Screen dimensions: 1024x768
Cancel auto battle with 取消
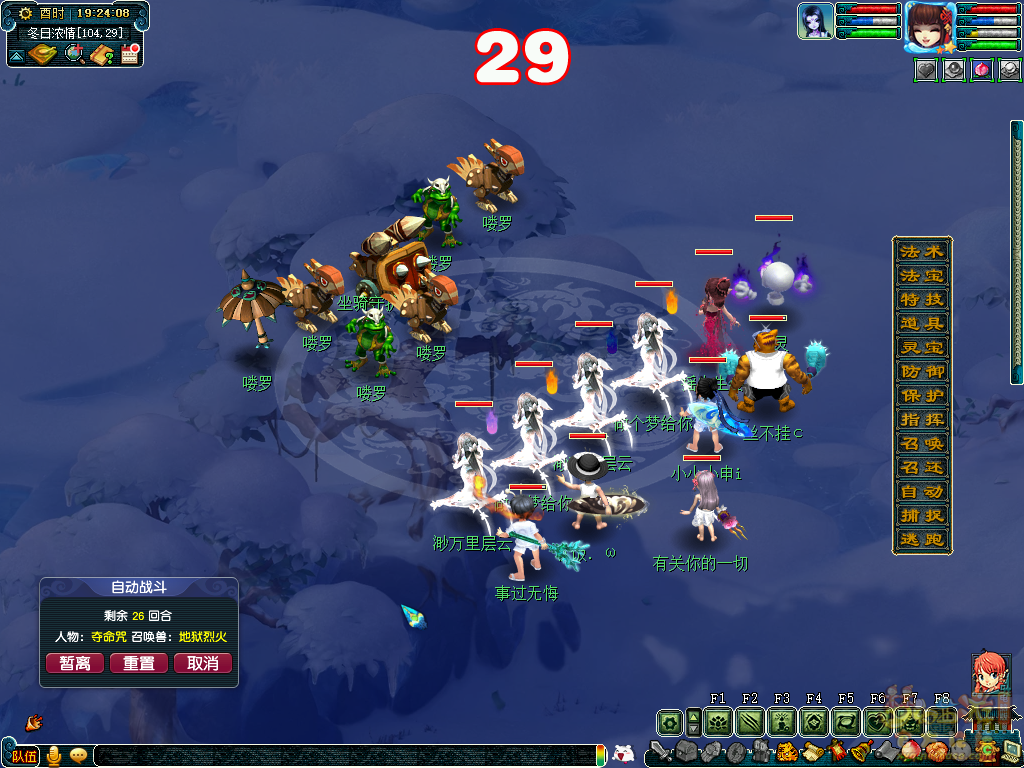(203, 663)
